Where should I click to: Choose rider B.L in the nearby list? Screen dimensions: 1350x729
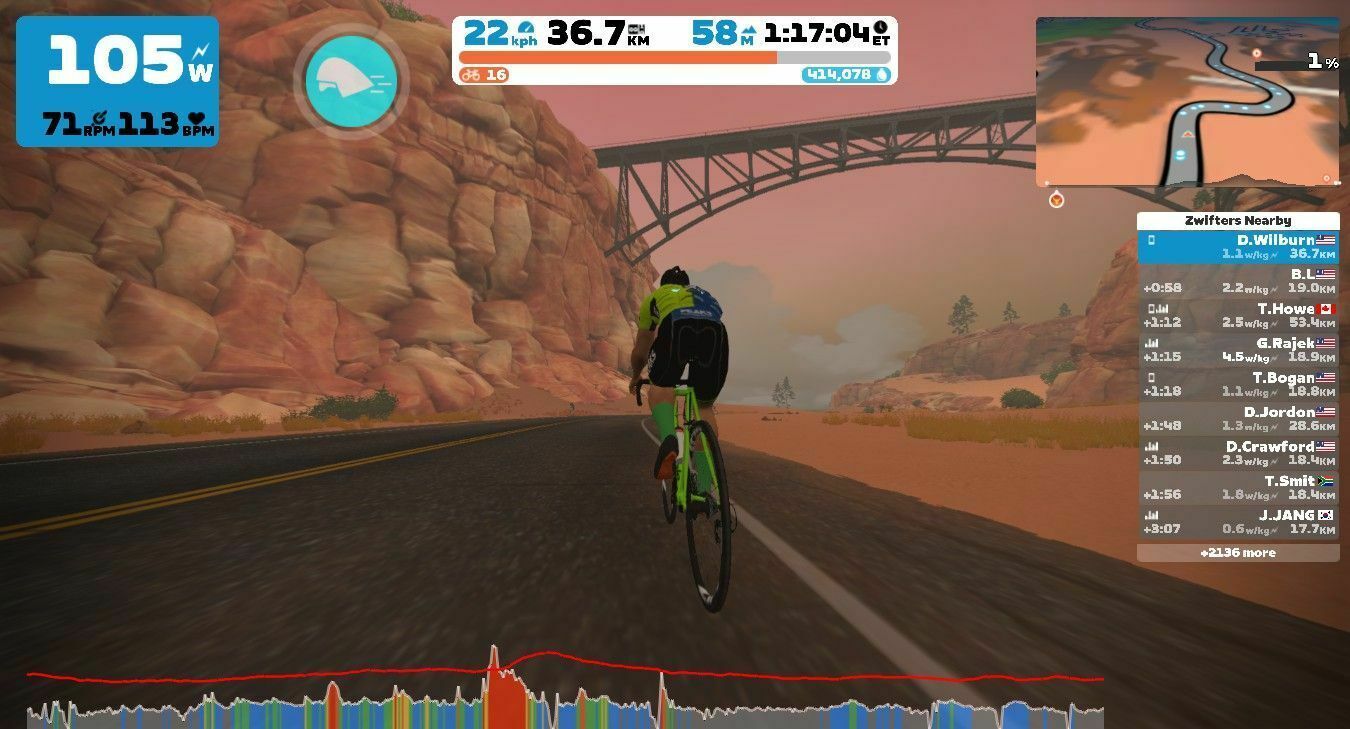(1237, 281)
